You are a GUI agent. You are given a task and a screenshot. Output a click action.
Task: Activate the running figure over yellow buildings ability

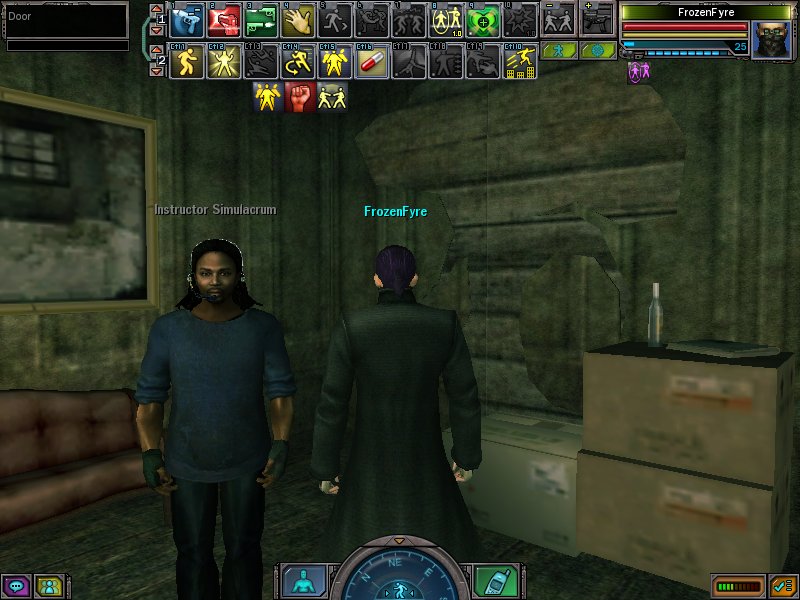520,62
